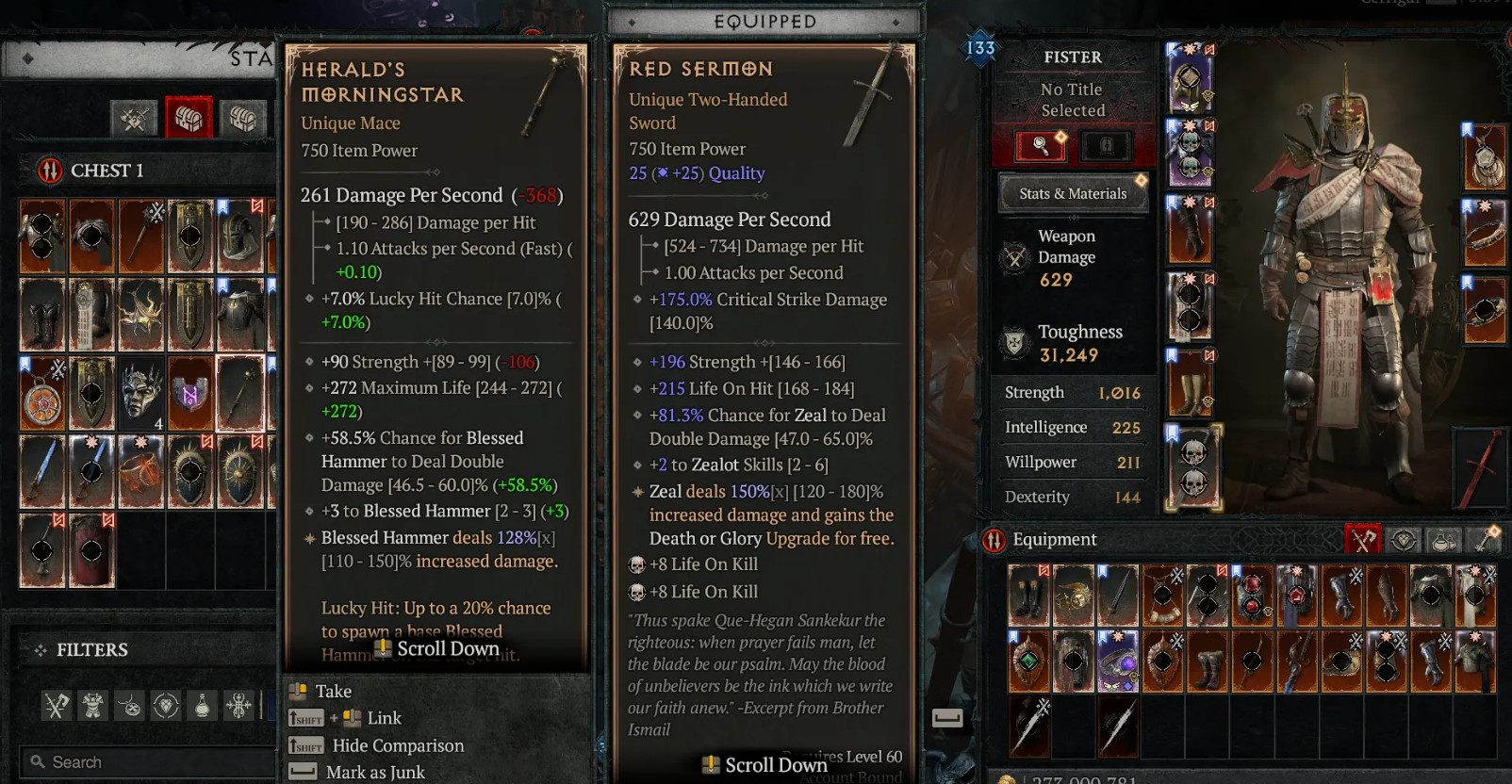The height and width of the screenshot is (784, 1512).
Task: Show the gems inventory tab
Action: pyautogui.click(x=1404, y=540)
